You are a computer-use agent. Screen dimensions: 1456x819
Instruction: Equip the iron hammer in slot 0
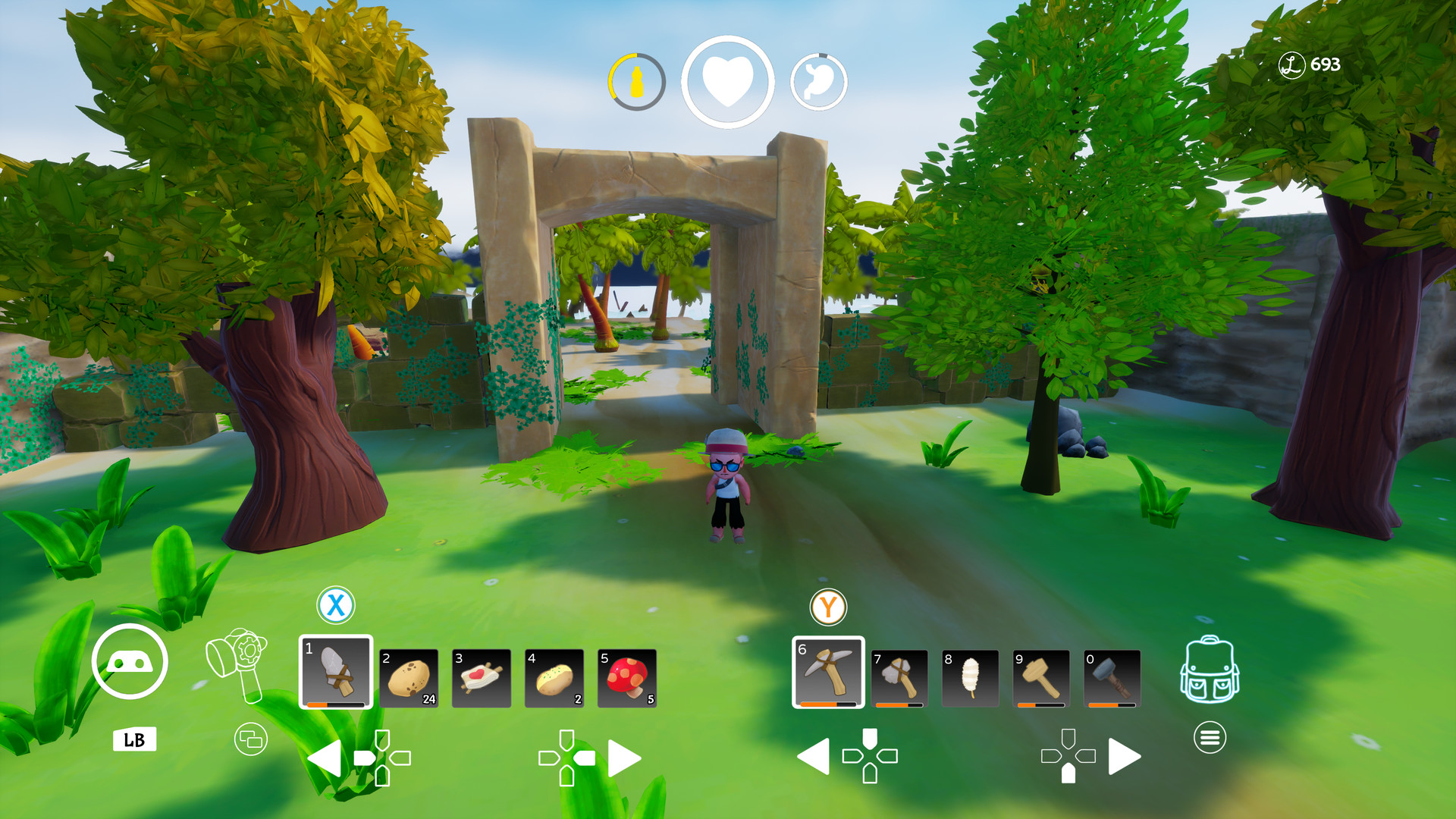pos(1112,678)
